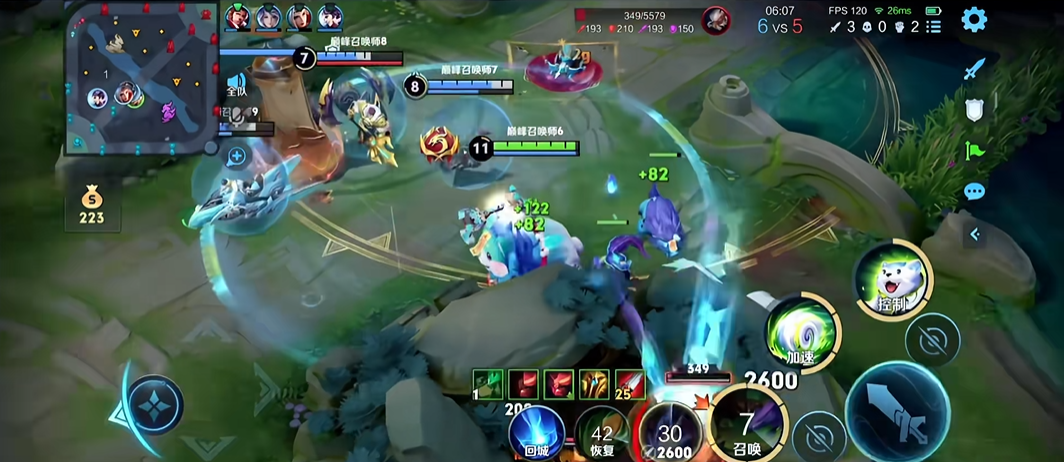Tap the round plus bubble button
This screenshot has width=1064, height=462.
click(237, 156)
